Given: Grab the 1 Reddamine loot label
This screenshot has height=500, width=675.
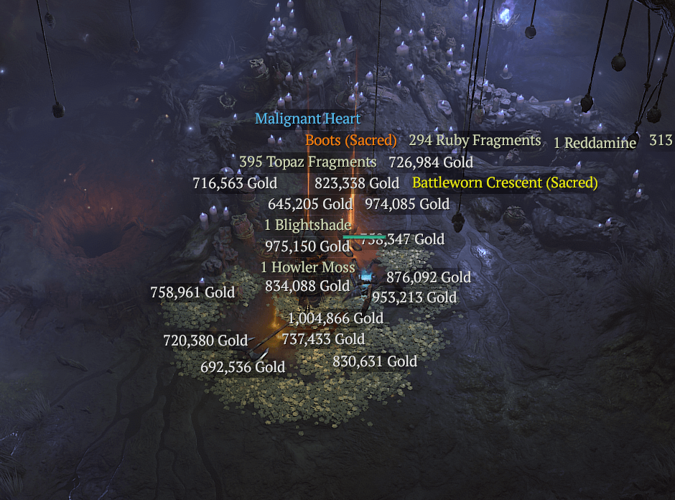Looking at the screenshot, I should point(595,142).
